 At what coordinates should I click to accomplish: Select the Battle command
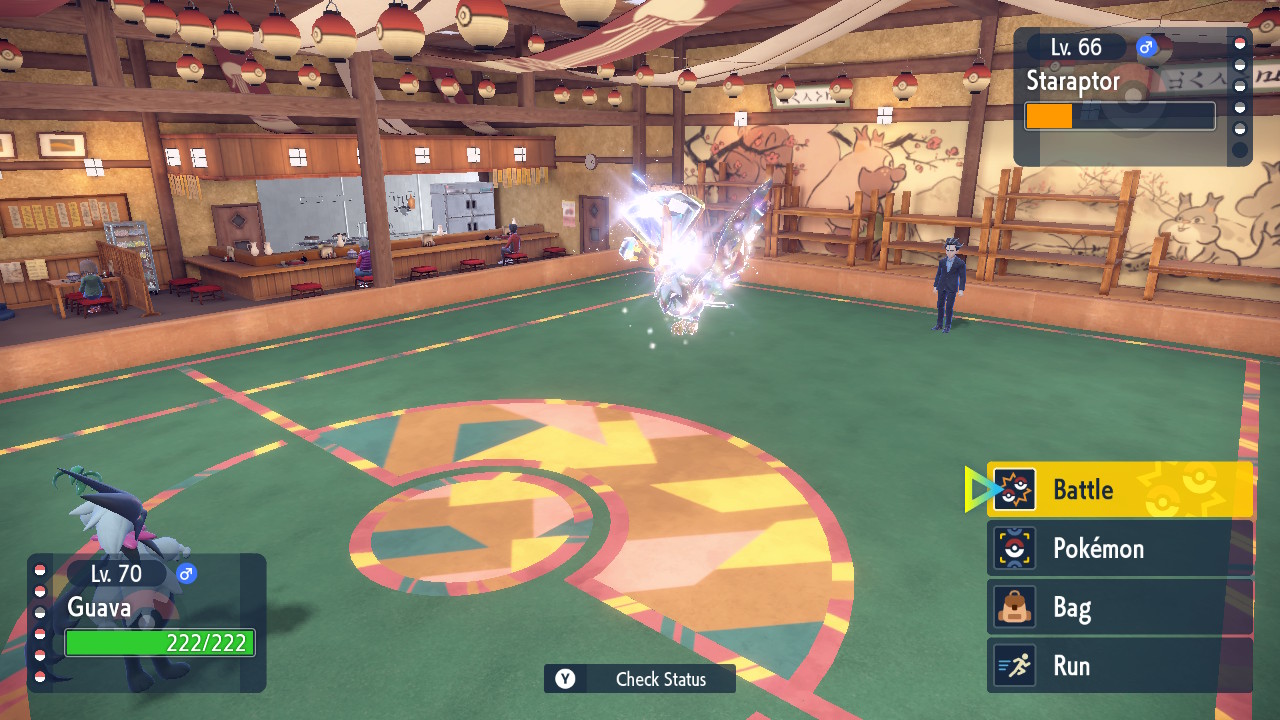pyautogui.click(x=1119, y=490)
